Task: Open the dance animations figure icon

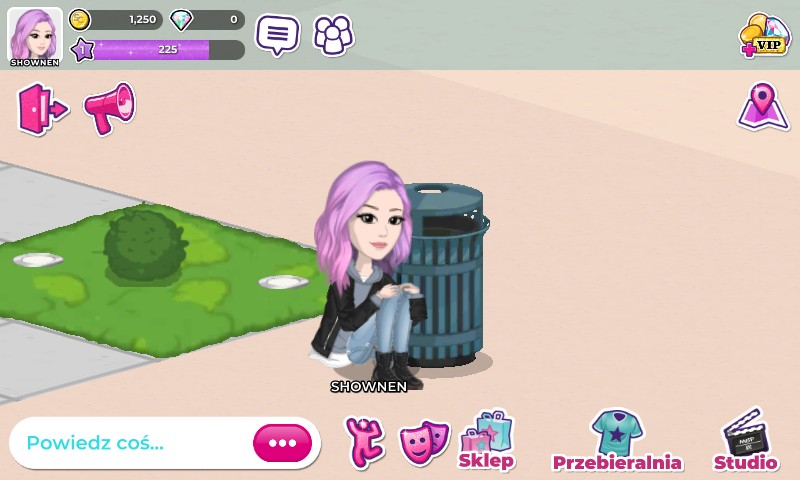Action: pyautogui.click(x=365, y=441)
